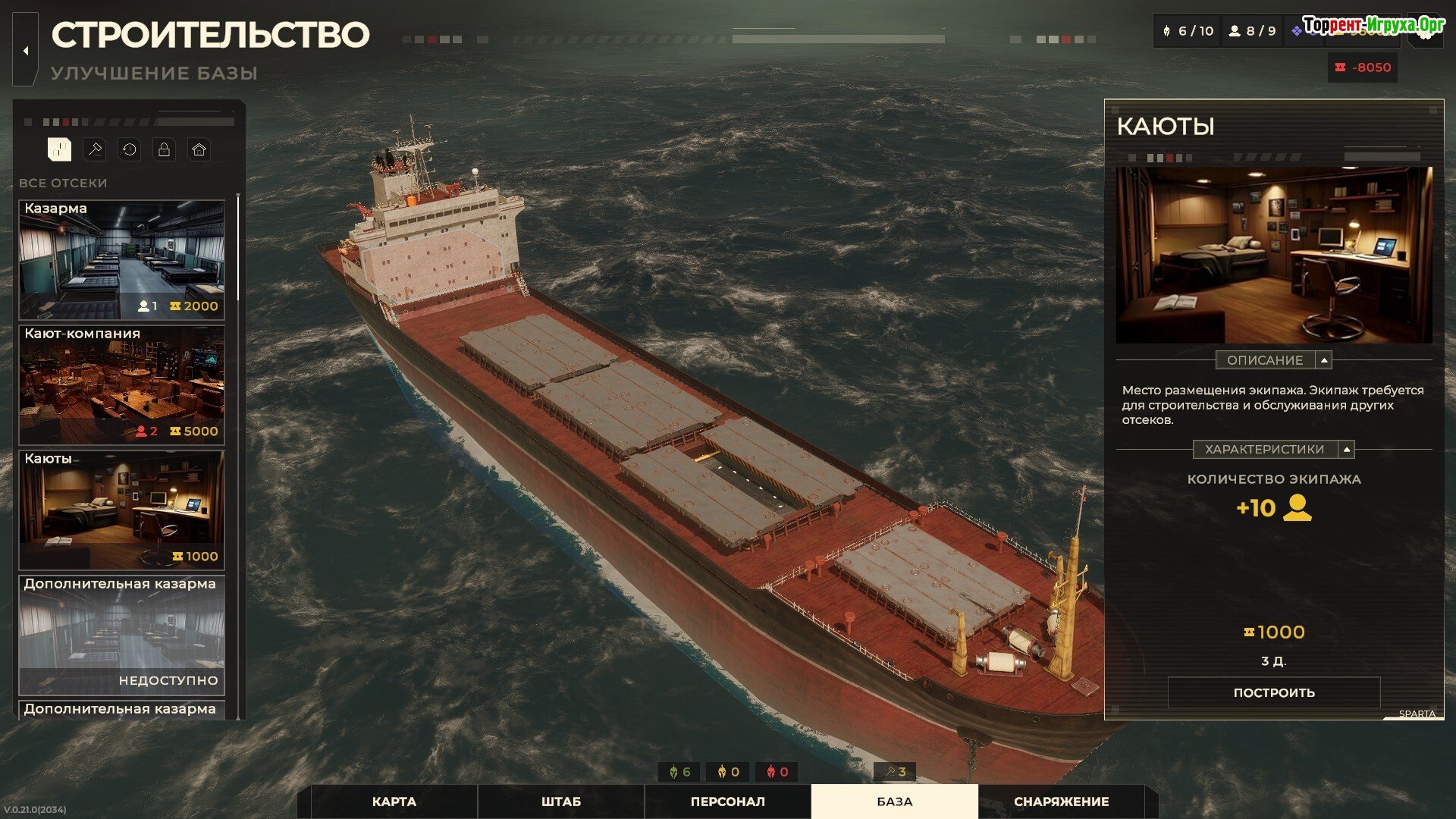Go to the Персонал tab
Image resolution: width=1456 pixels, height=819 pixels.
pyautogui.click(x=727, y=802)
